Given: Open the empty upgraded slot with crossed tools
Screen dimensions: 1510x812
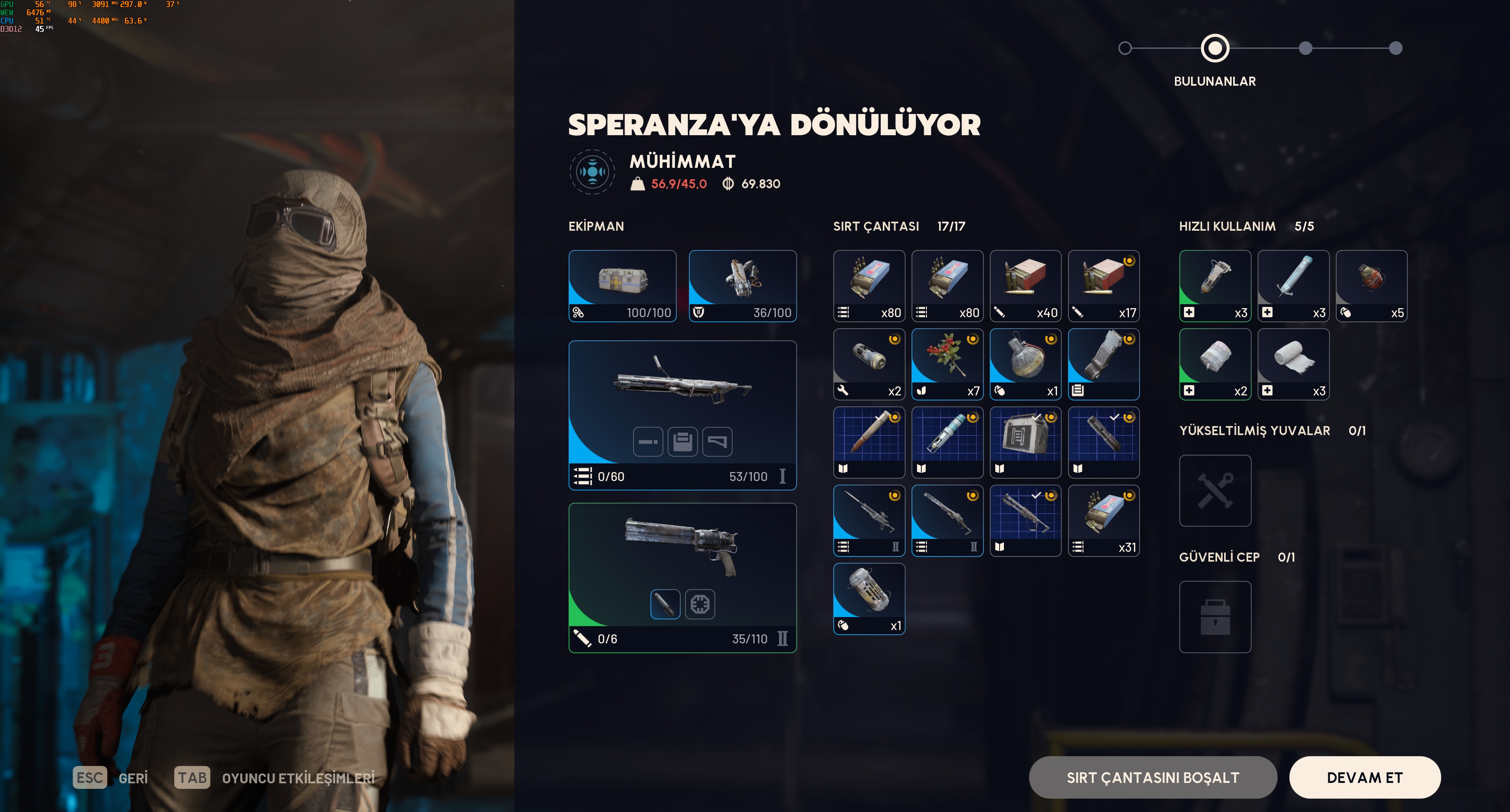Looking at the screenshot, I should coord(1215,491).
